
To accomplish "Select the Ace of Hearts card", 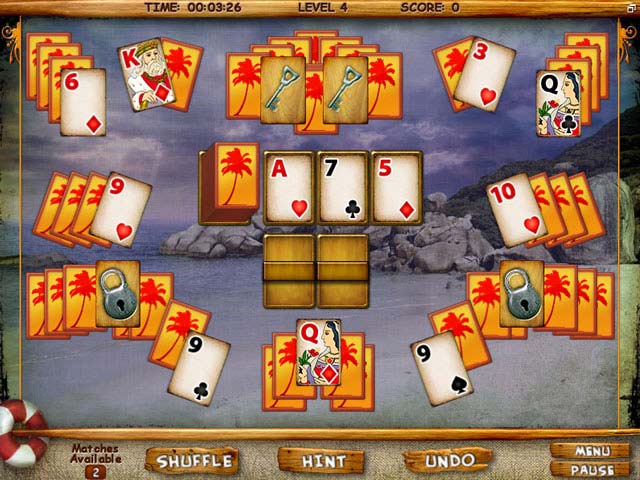I will click(x=289, y=187).
